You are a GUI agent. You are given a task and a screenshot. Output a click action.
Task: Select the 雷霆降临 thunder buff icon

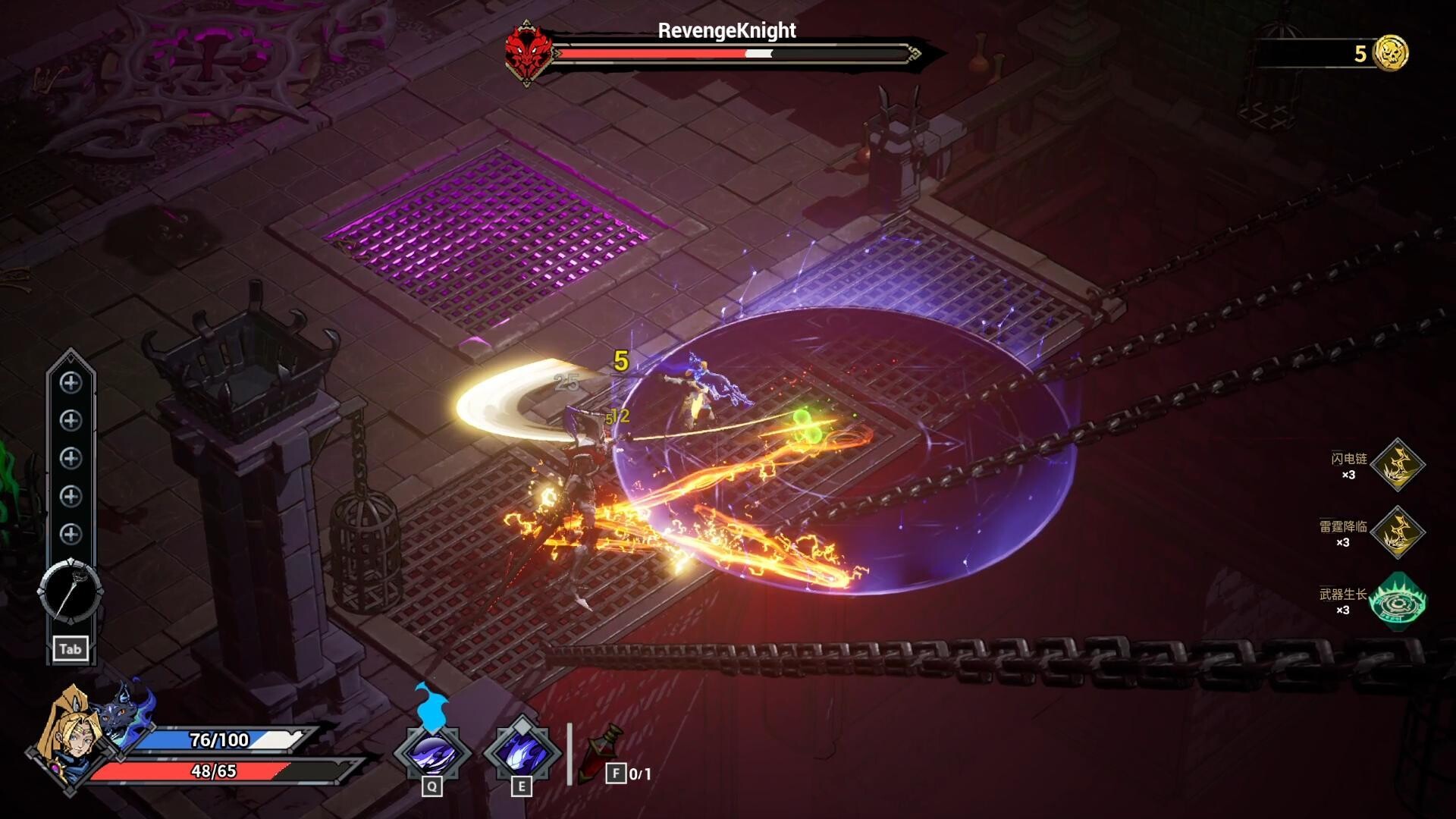pyautogui.click(x=1398, y=532)
